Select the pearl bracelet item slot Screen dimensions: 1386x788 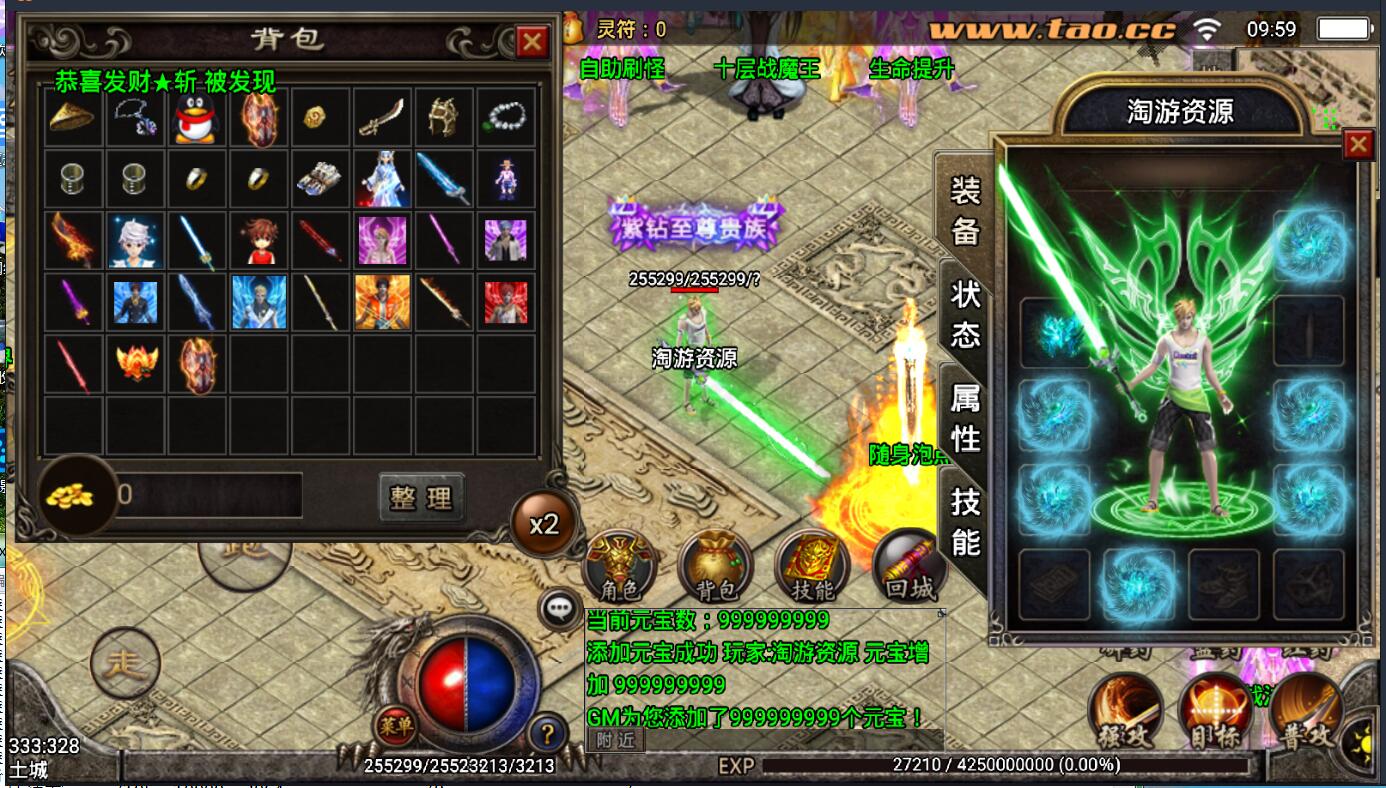click(505, 119)
